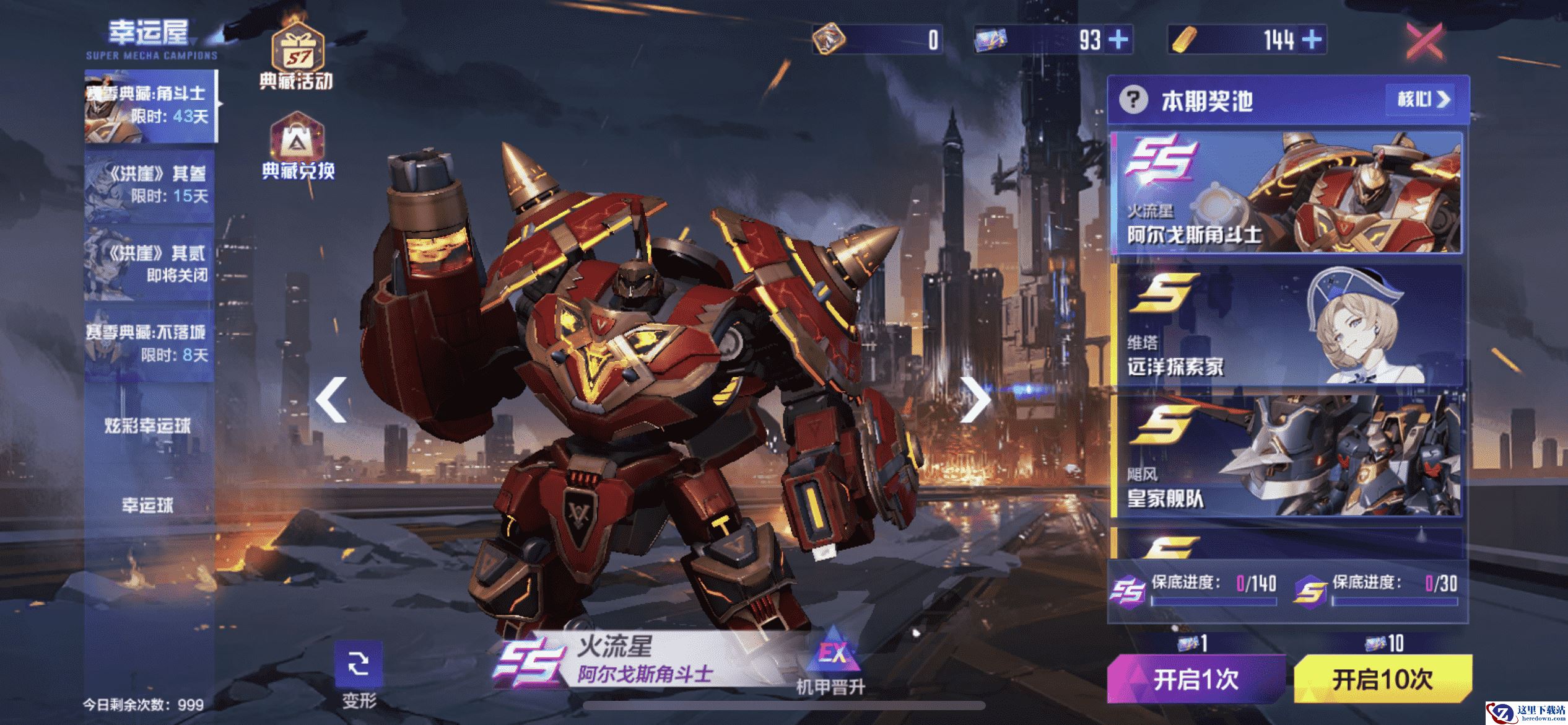Open the 机甲晋升 EX upgrade

tap(830, 662)
